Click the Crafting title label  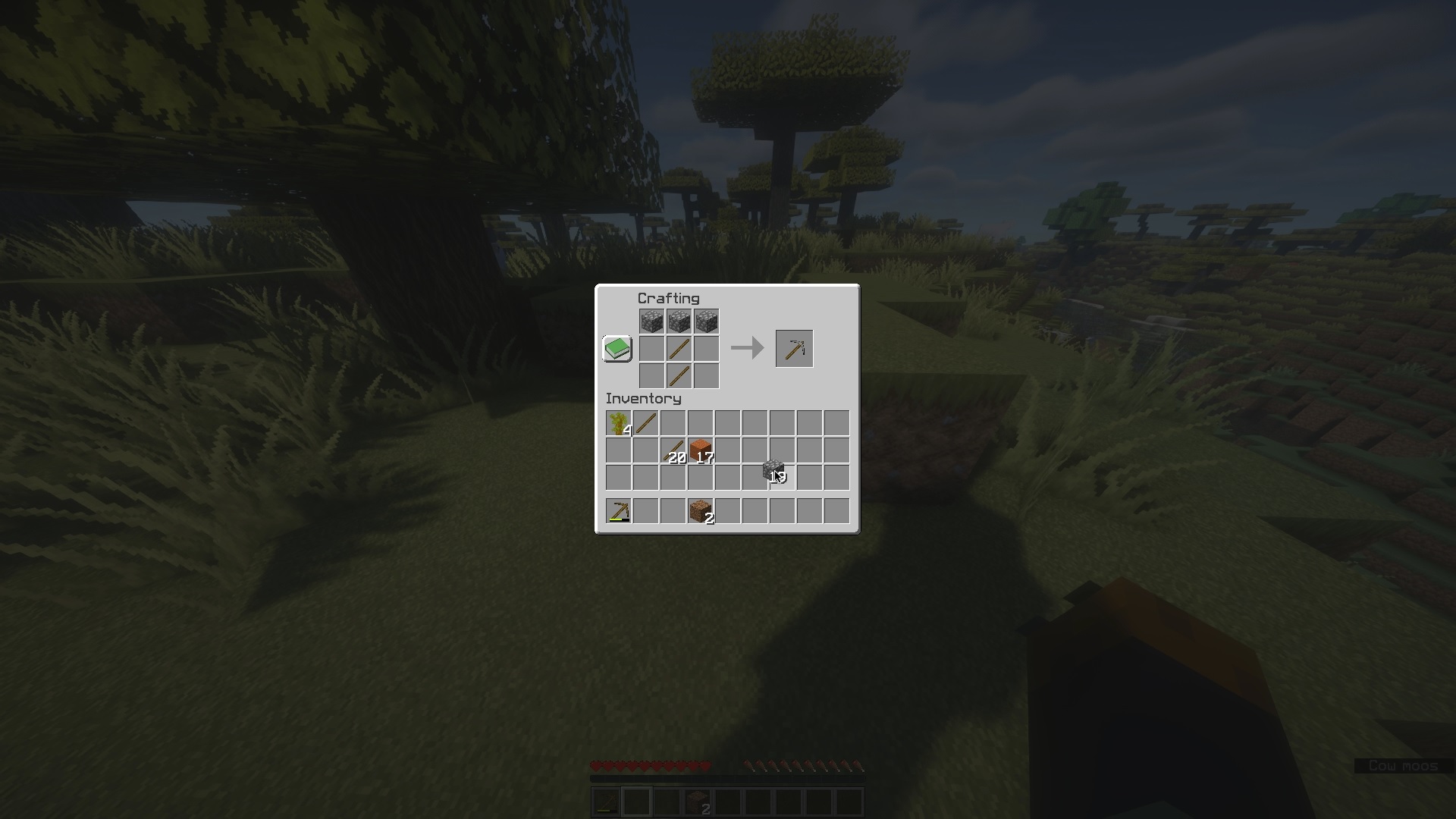point(667,298)
